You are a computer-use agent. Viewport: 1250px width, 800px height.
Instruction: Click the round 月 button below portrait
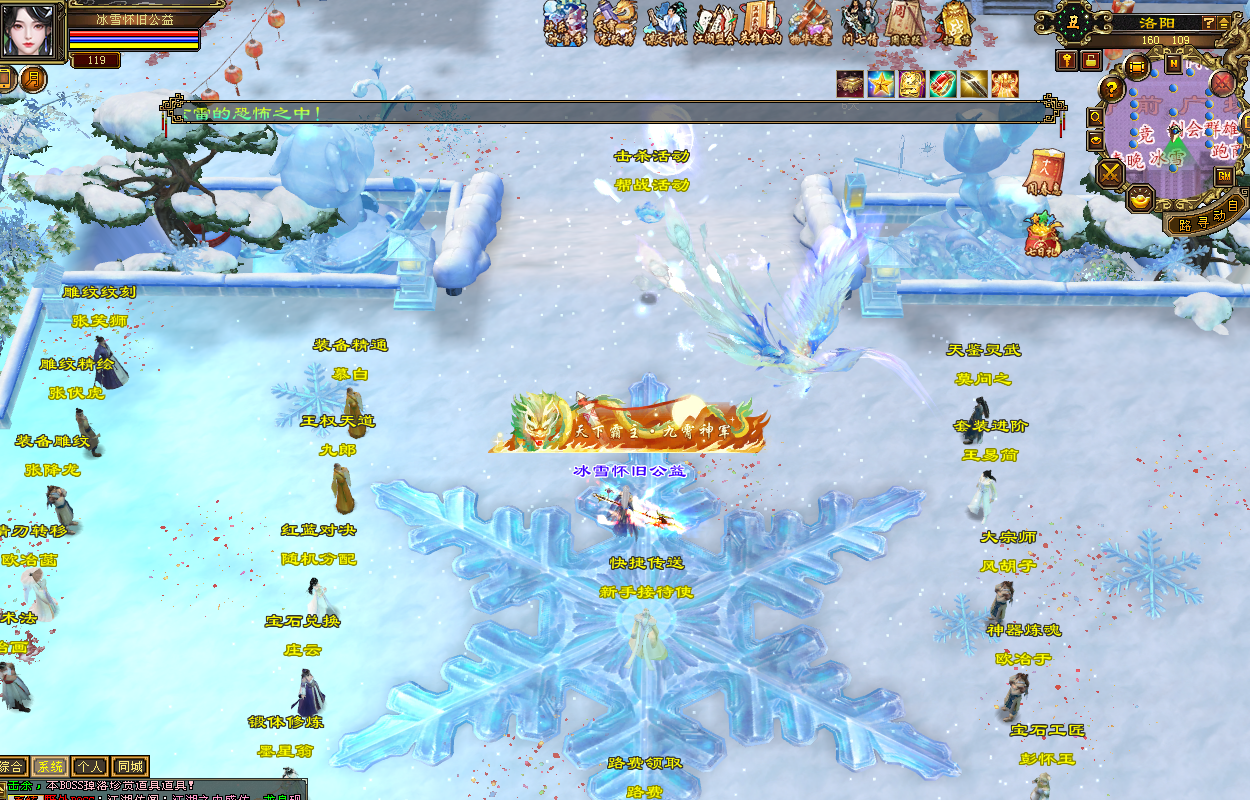33,79
